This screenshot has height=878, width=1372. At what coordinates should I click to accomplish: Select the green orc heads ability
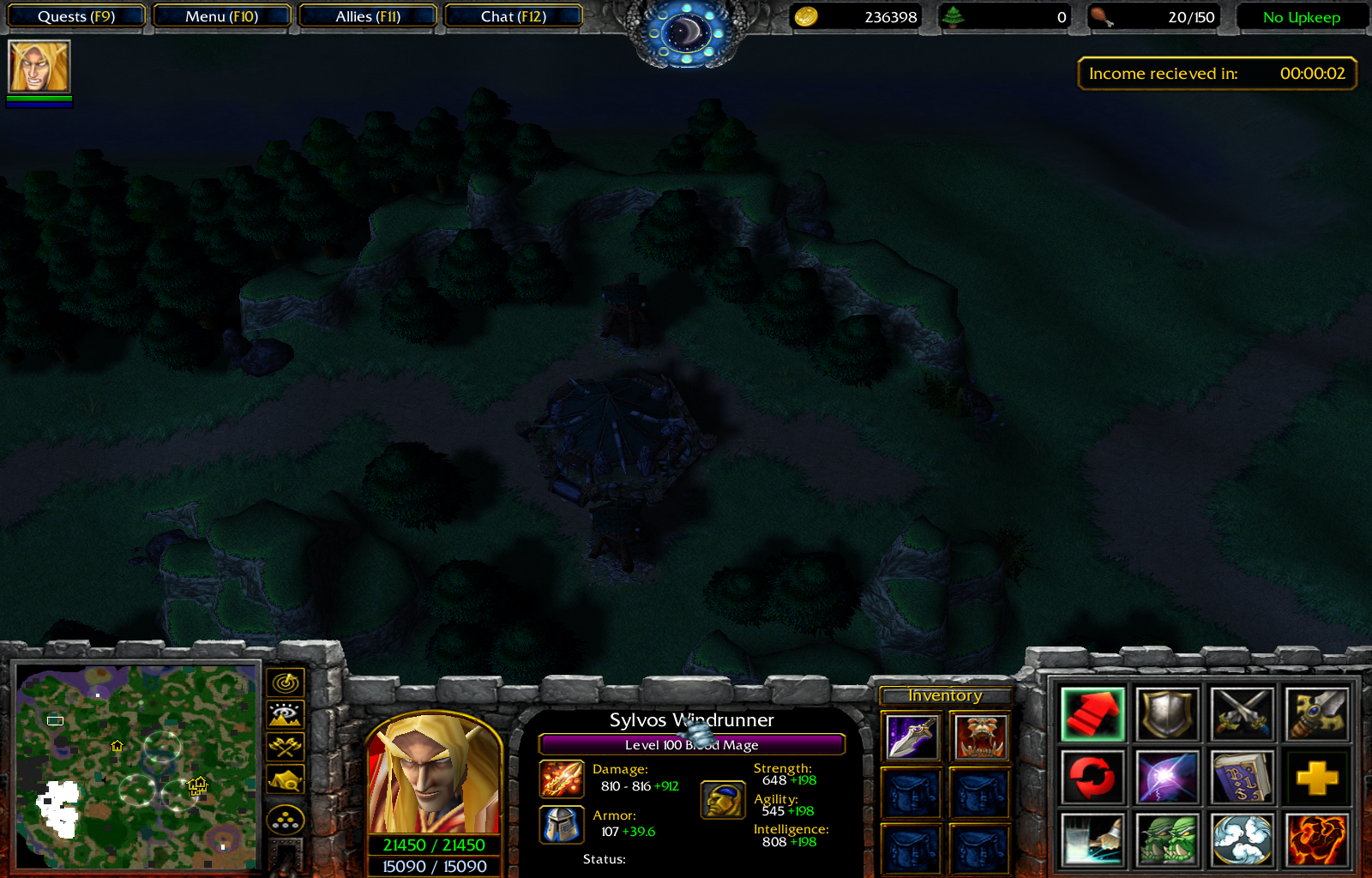click(1166, 839)
